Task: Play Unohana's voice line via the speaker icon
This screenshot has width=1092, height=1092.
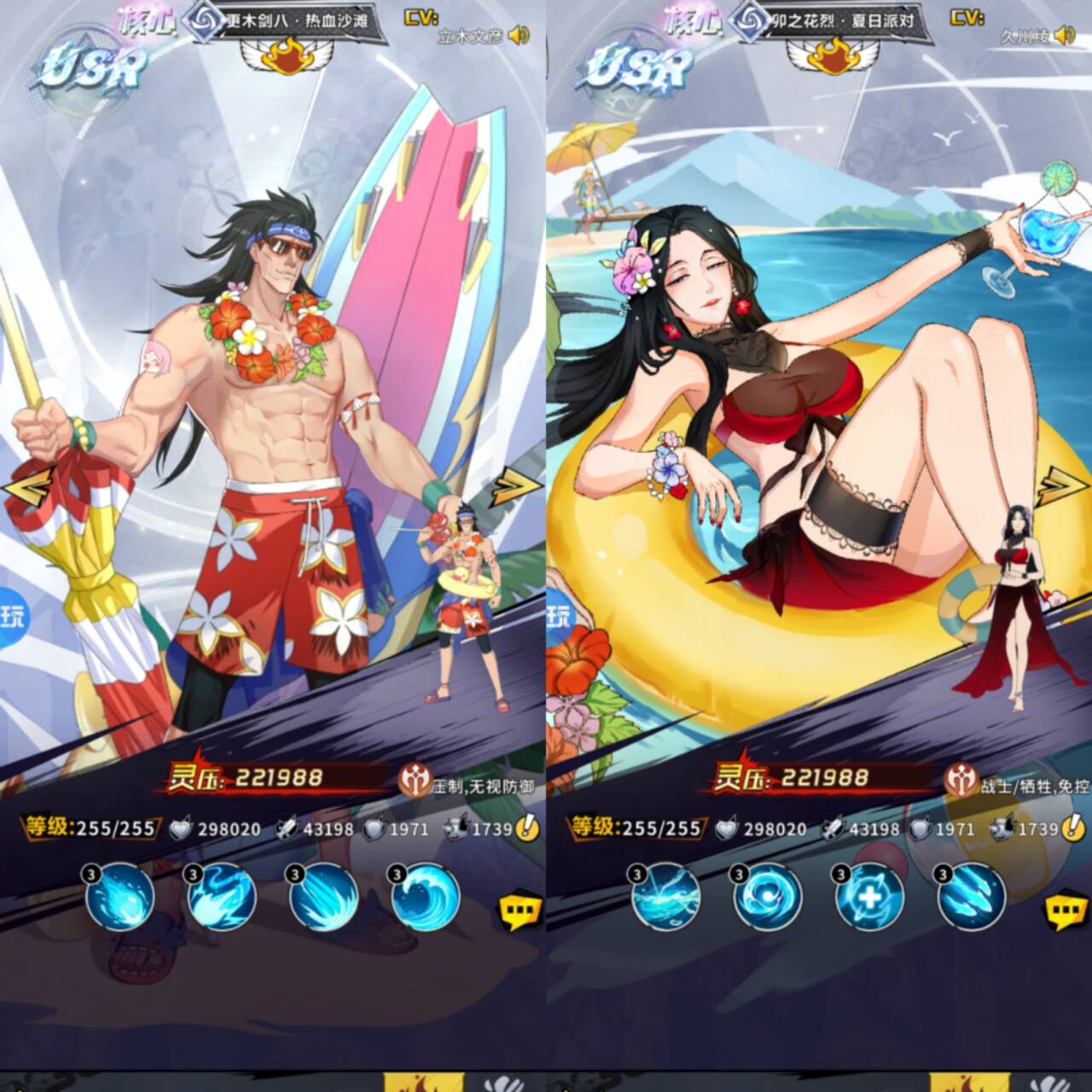Action: (x=1064, y=35)
